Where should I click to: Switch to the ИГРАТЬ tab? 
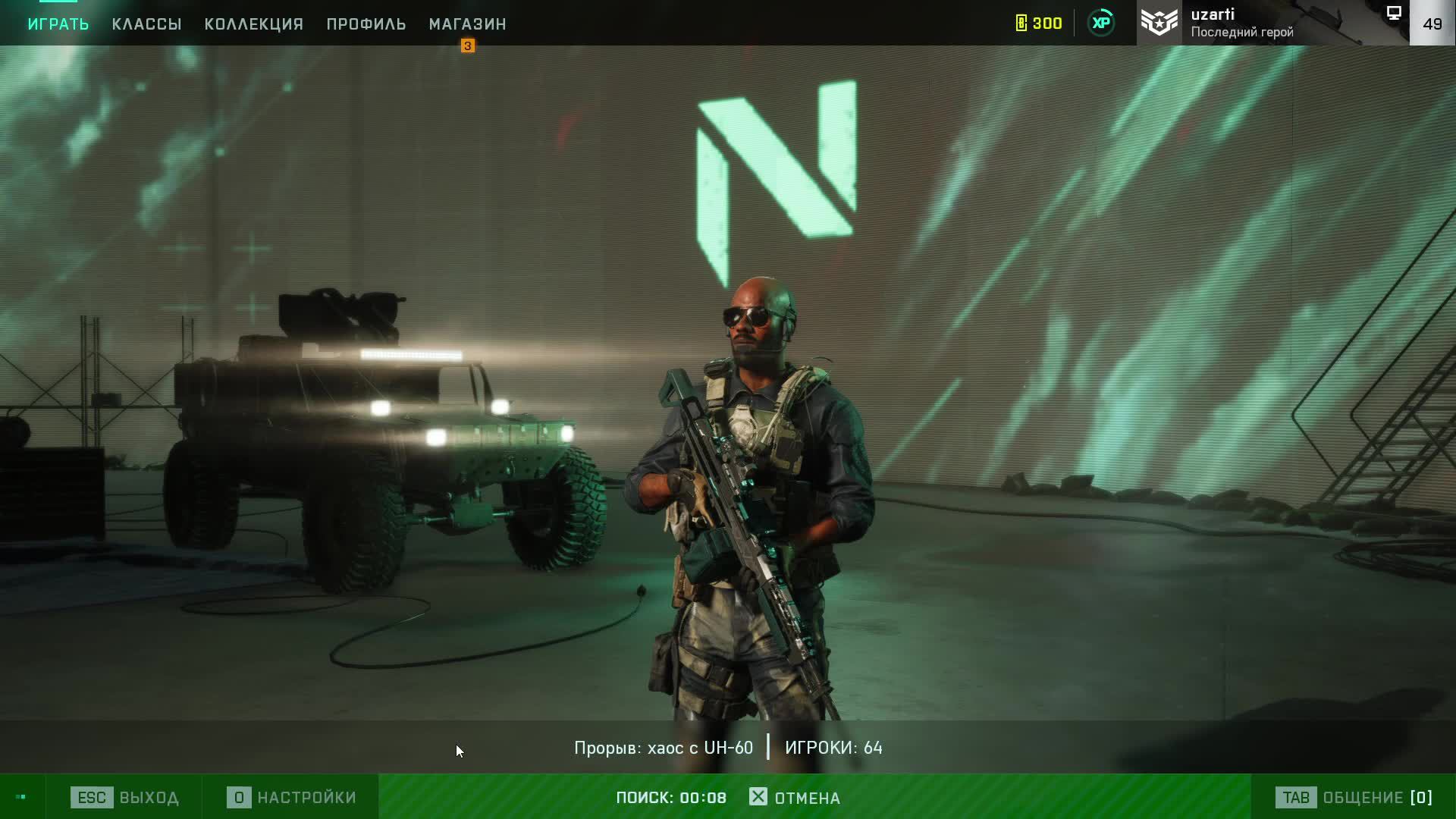pos(58,24)
